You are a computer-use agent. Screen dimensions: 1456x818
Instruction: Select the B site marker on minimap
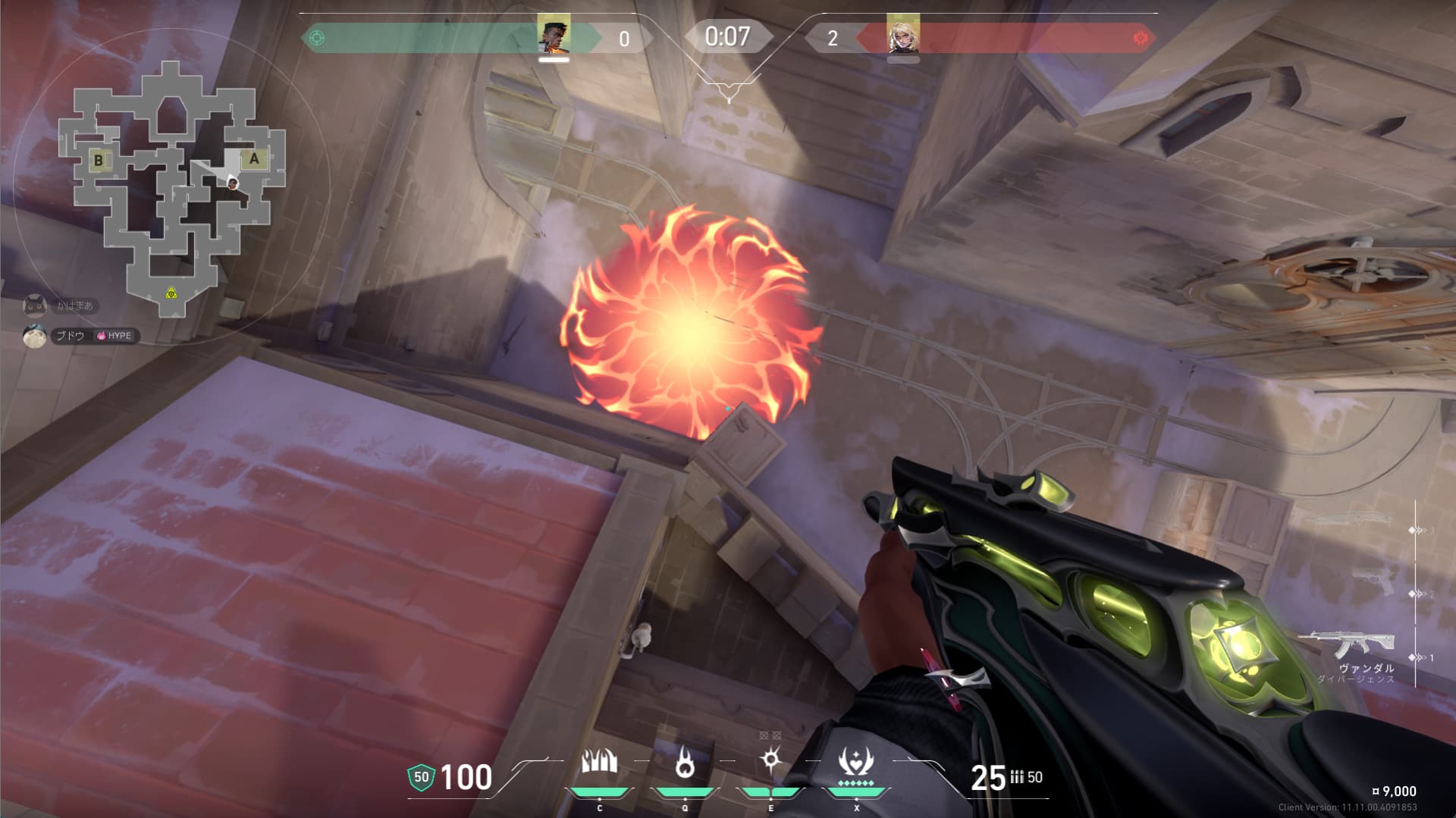[x=99, y=160]
